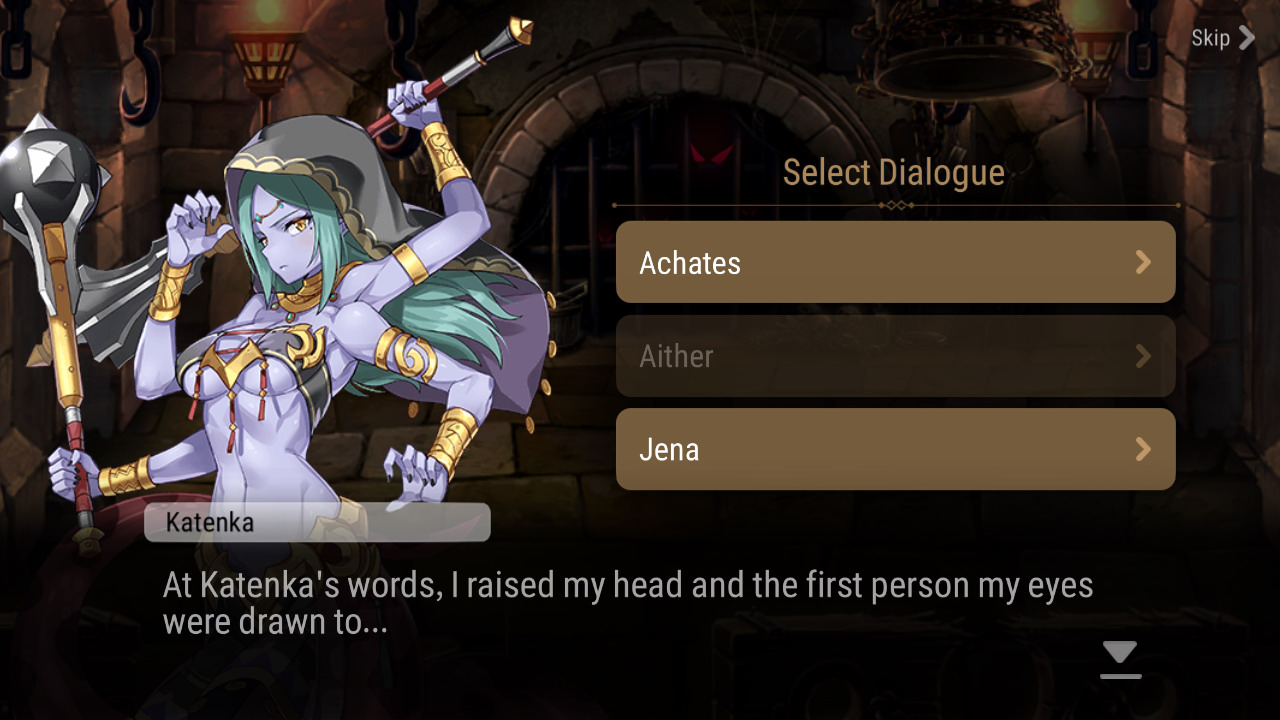
Task: Choose the Achates dialogue option
Action: pos(895,262)
